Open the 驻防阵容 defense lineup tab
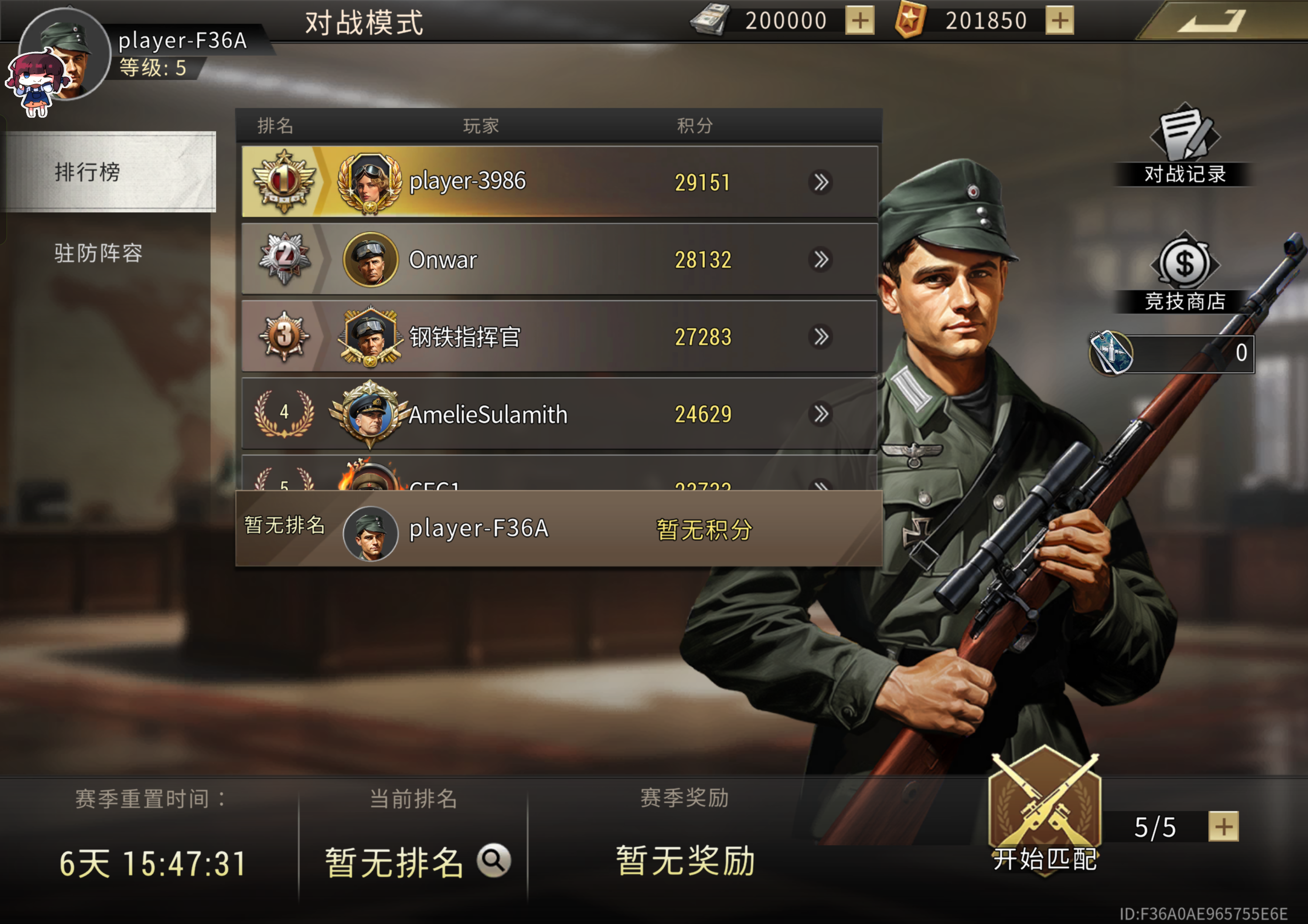This screenshot has height=924, width=1308. 99,253
